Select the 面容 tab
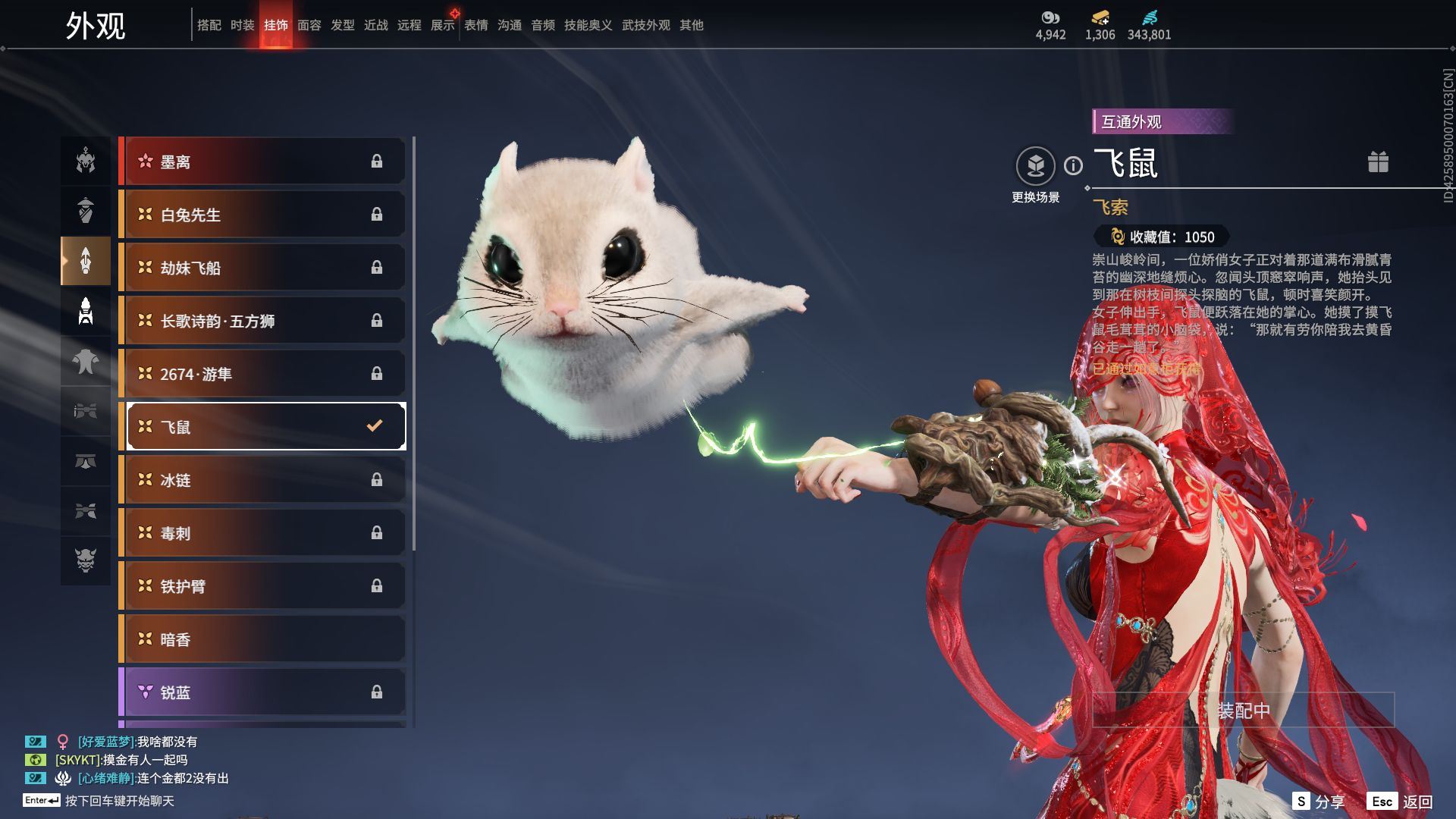The height and width of the screenshot is (819, 1456). [309, 25]
